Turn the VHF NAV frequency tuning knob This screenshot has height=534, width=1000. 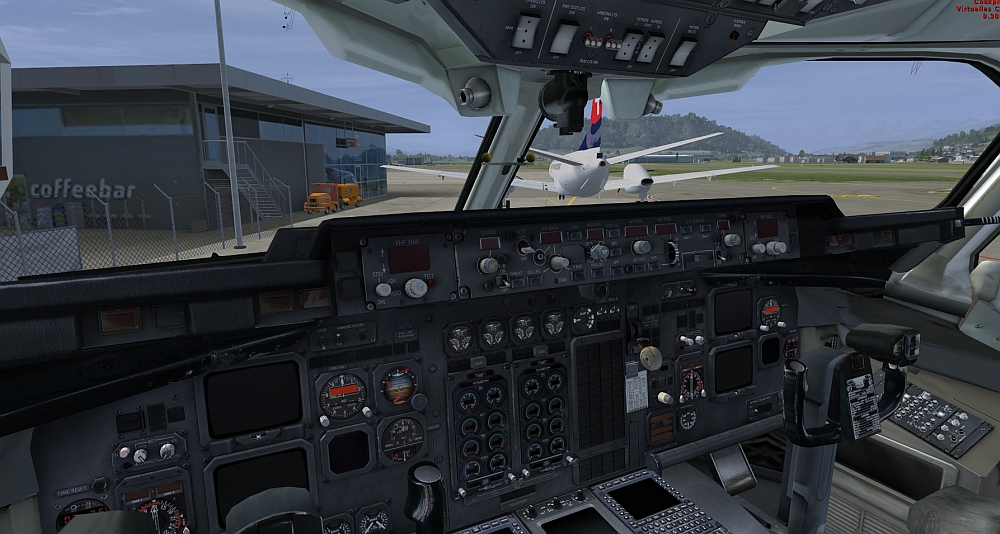415,288
